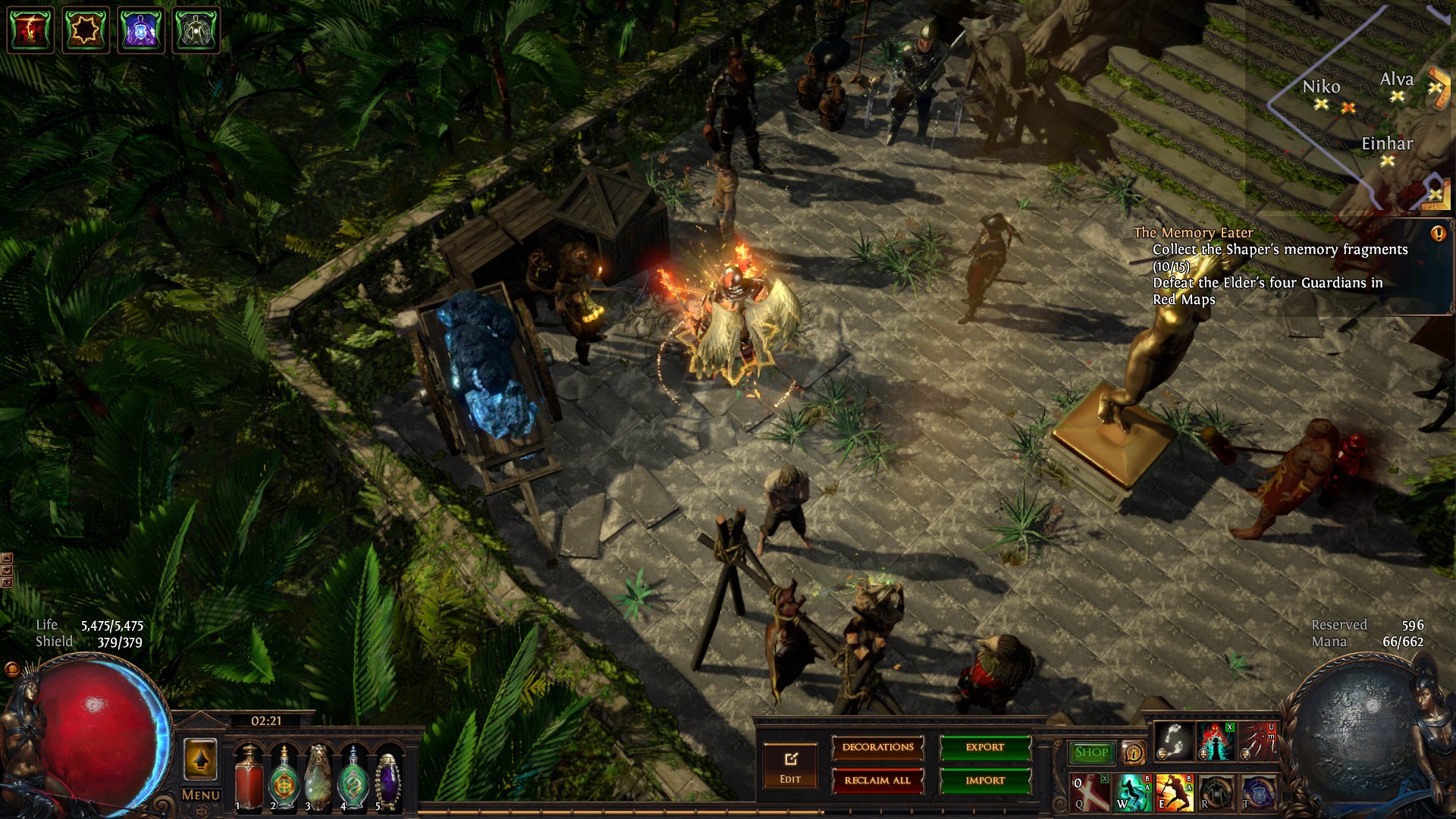
Task: Export the hideout layout
Action: click(985, 748)
